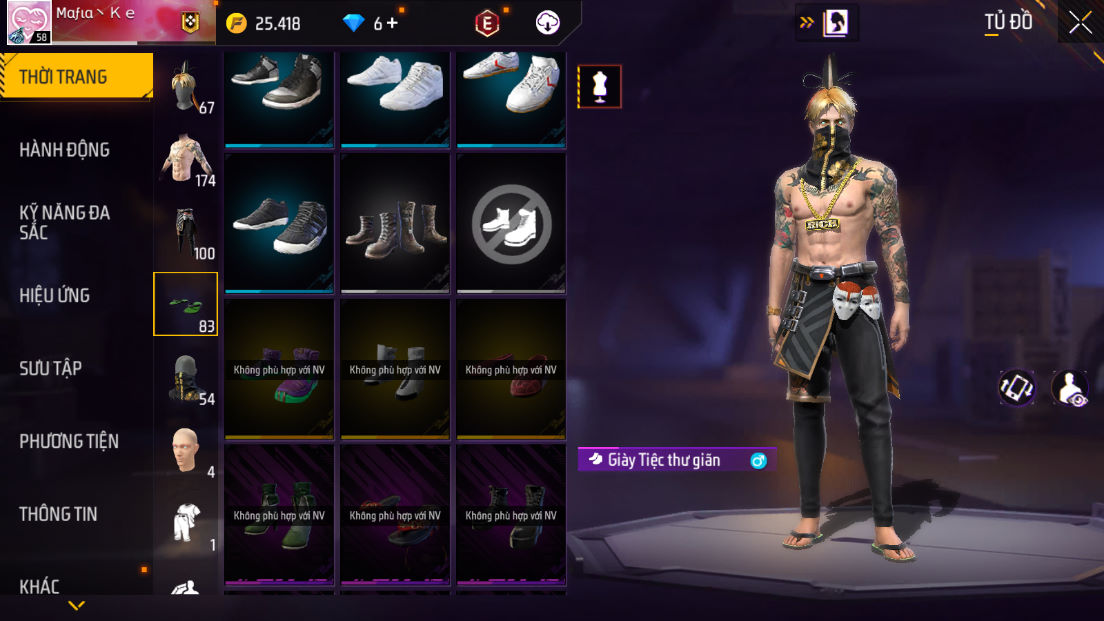Click the white mannequin icon
The image size is (1104, 621).
(600, 86)
